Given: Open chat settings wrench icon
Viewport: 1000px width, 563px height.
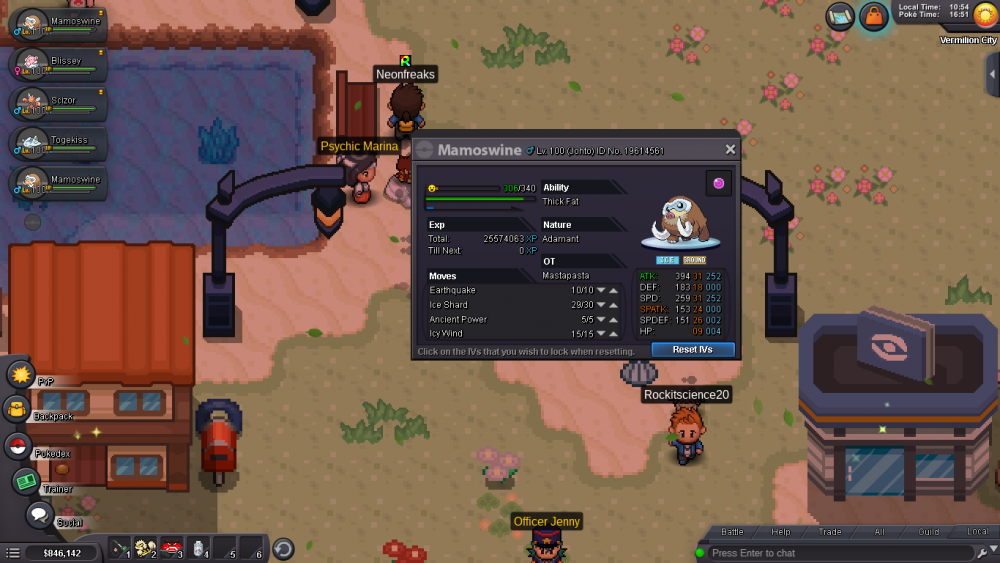Looking at the screenshot, I should click(982, 553).
